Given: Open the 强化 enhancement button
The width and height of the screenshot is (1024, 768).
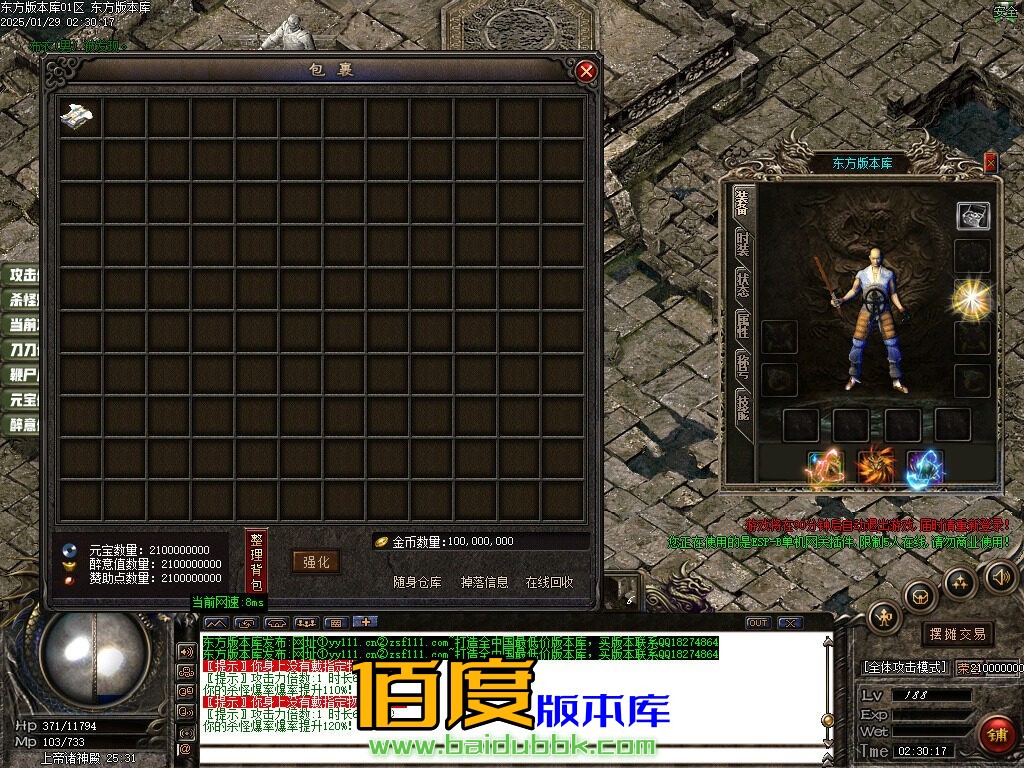Looking at the screenshot, I should (316, 562).
